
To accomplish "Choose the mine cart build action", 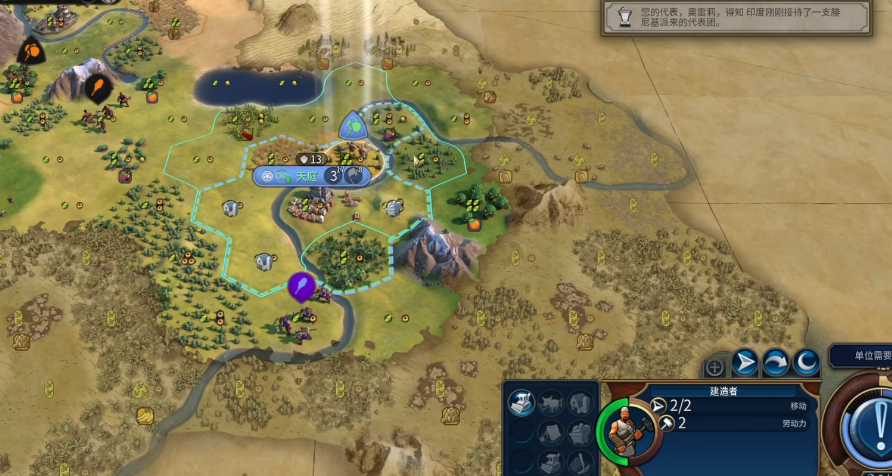I will tap(580, 432).
